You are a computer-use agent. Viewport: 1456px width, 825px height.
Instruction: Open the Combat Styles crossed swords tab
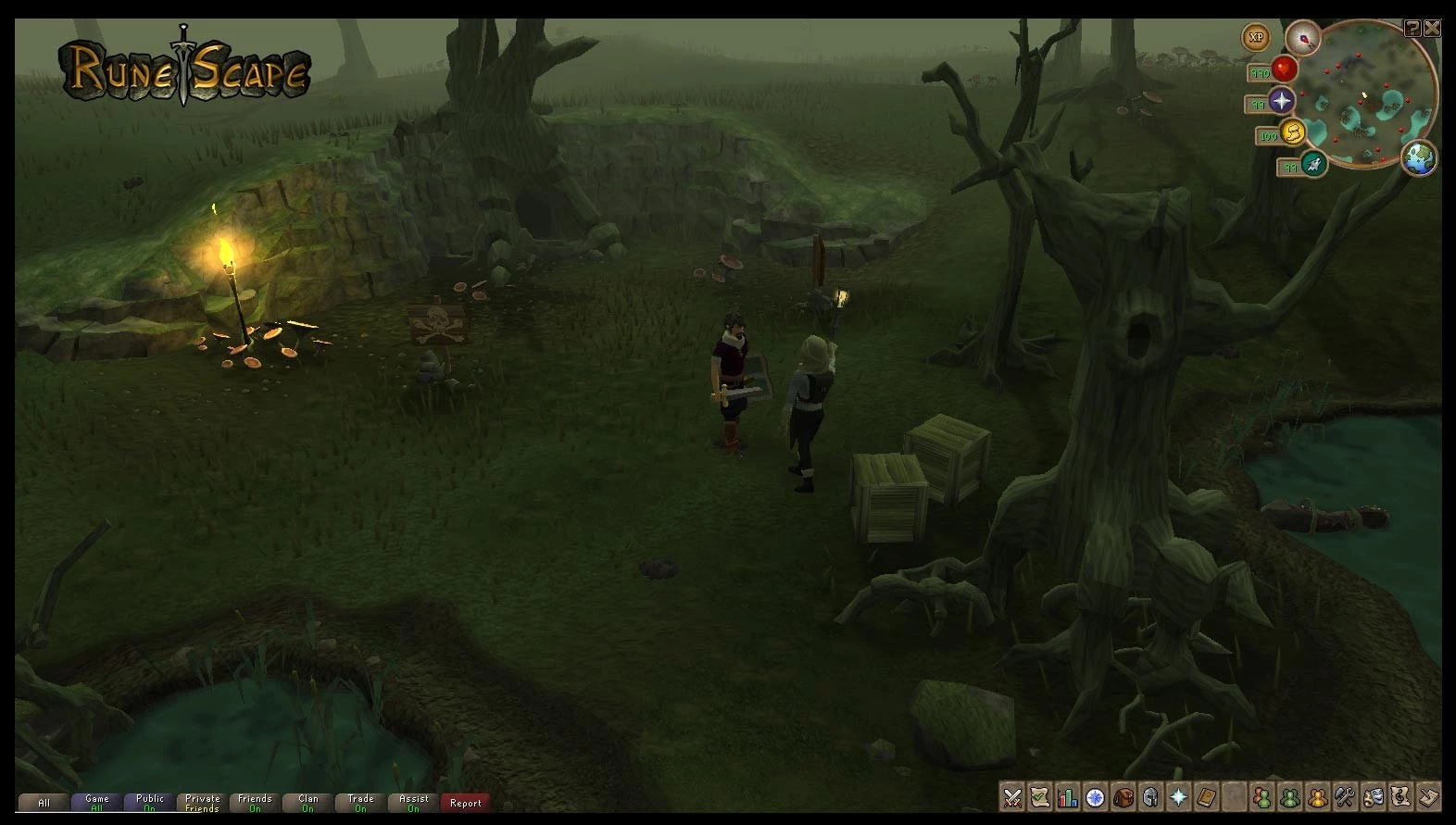coord(1012,797)
